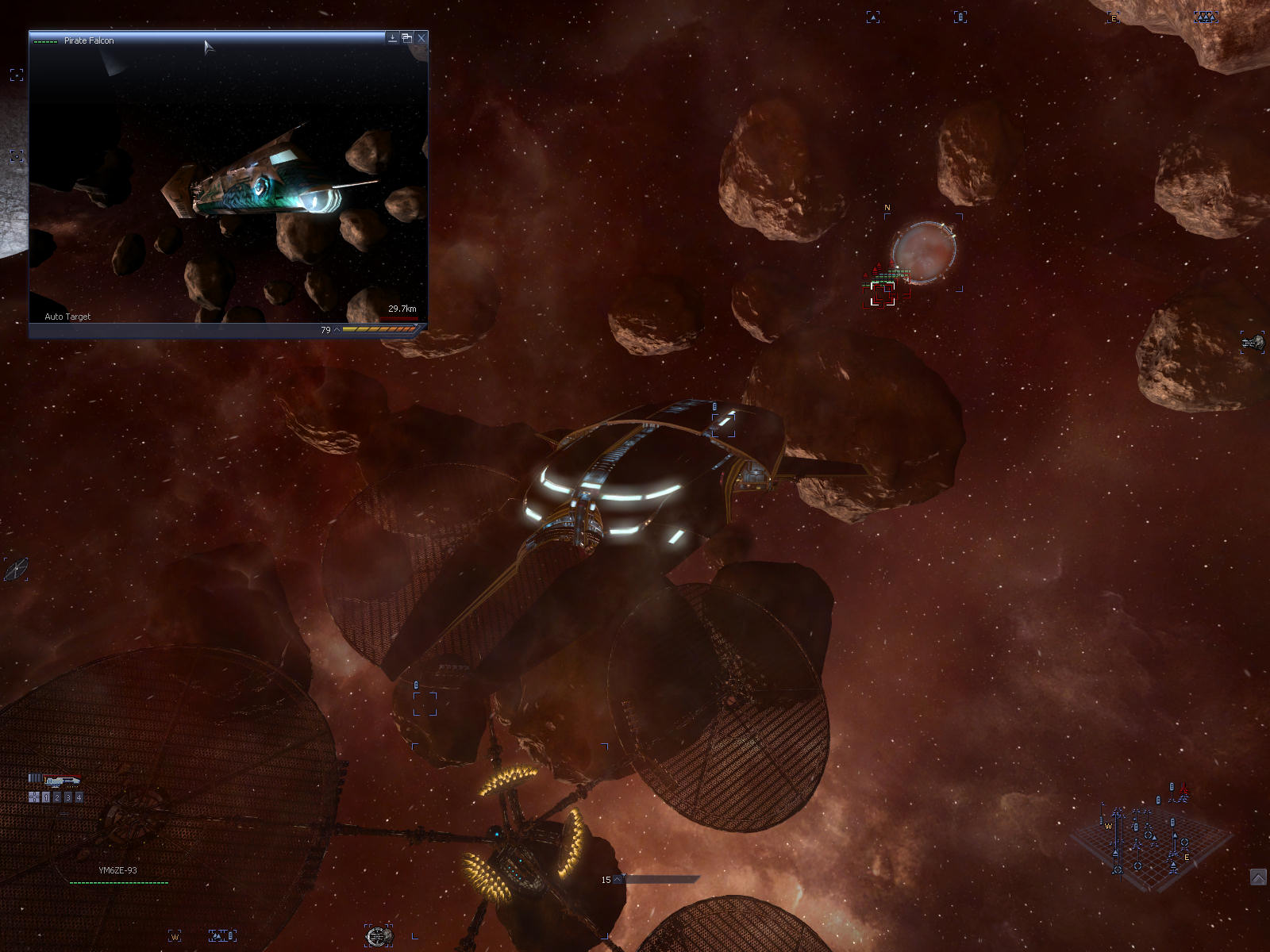Dock the target monitor using download-arrow button

[392, 37]
